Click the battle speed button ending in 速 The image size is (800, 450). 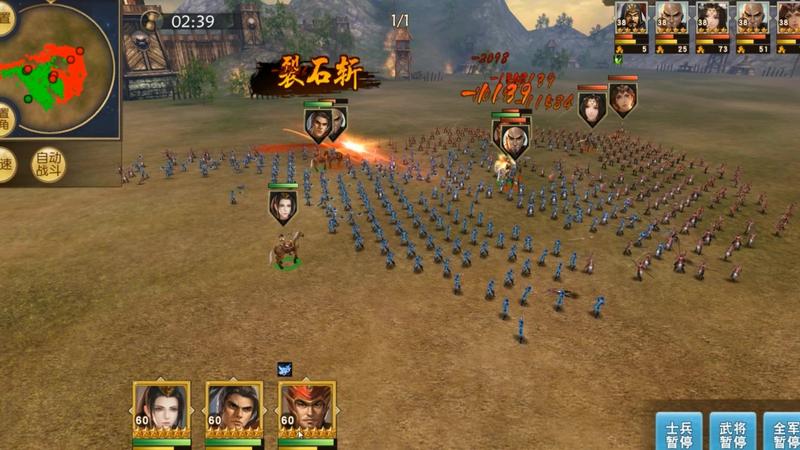tap(6, 165)
